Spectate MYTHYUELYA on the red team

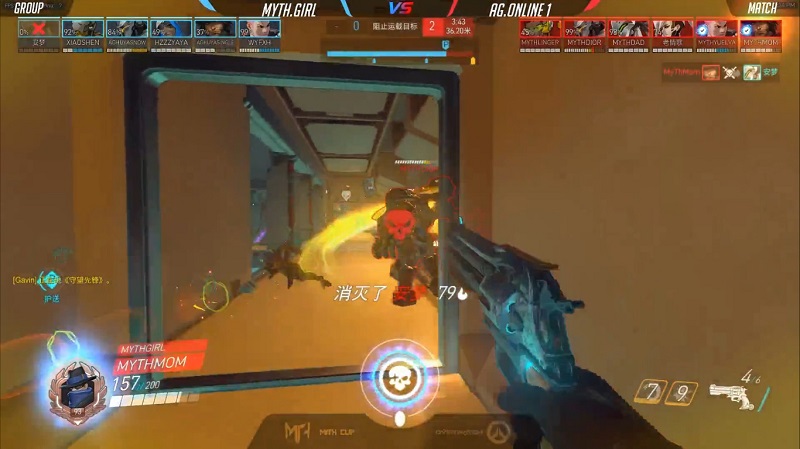pos(716,29)
